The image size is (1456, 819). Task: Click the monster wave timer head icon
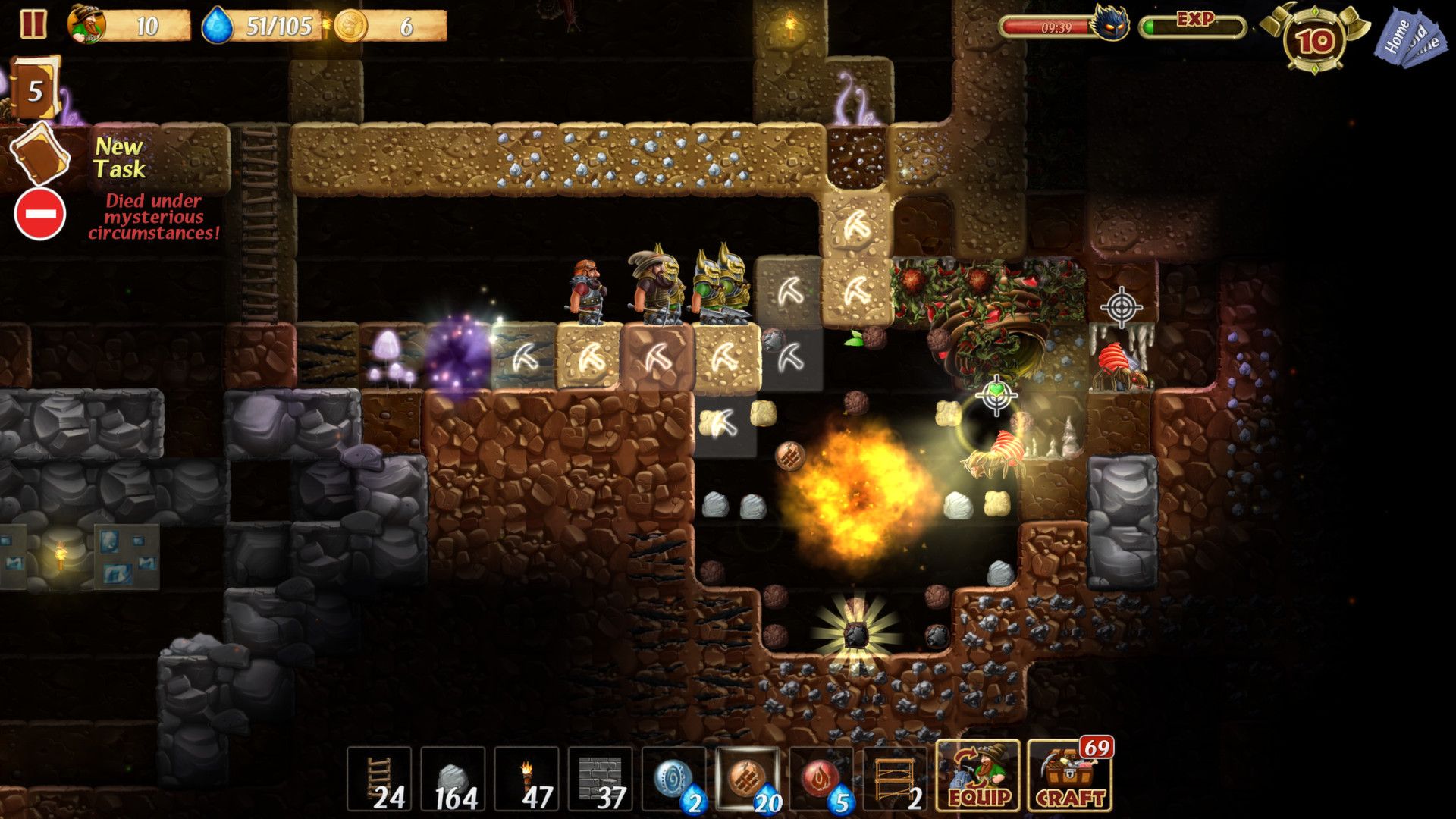coord(1109,24)
